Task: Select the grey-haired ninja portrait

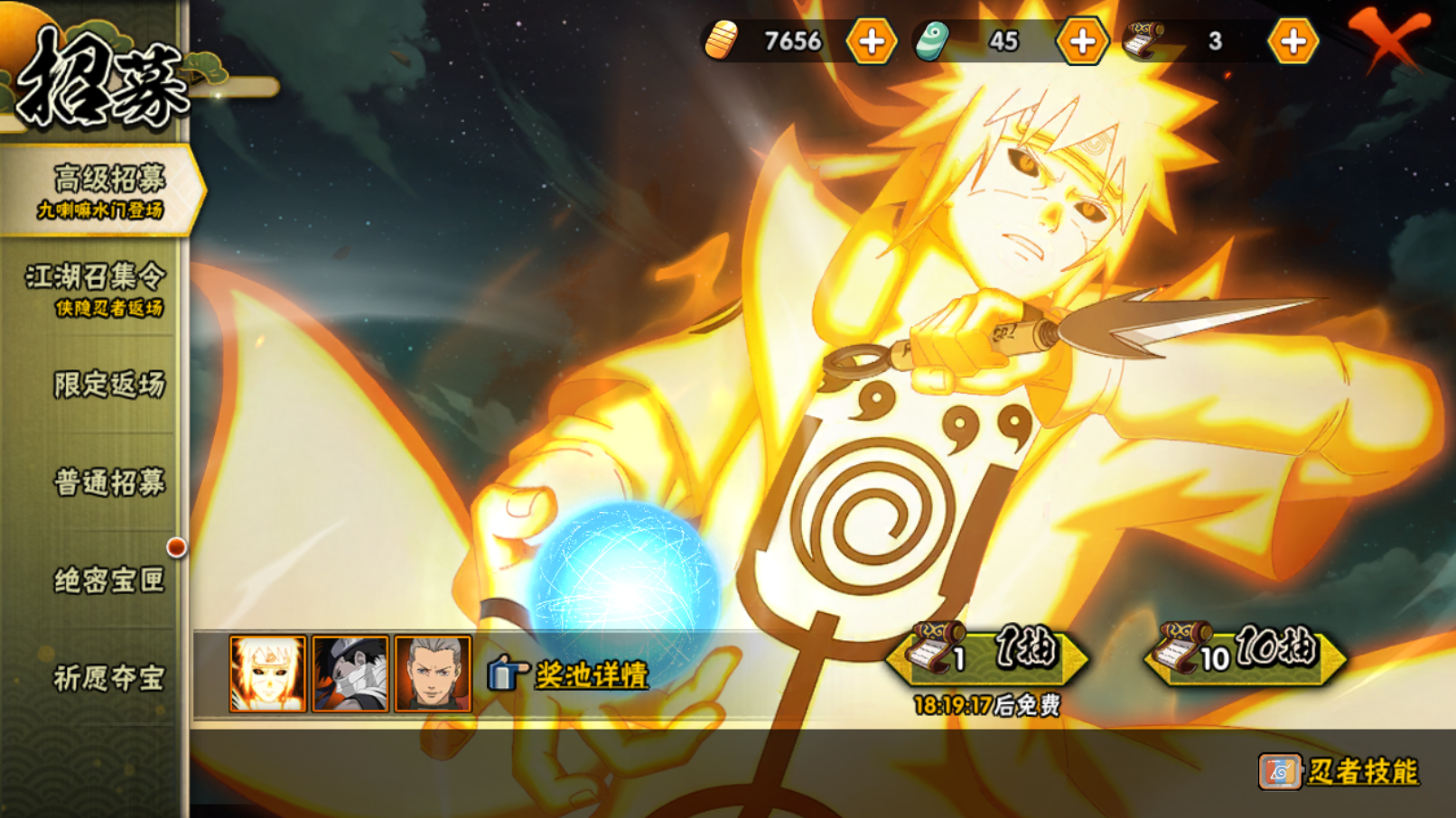Action: point(433,674)
